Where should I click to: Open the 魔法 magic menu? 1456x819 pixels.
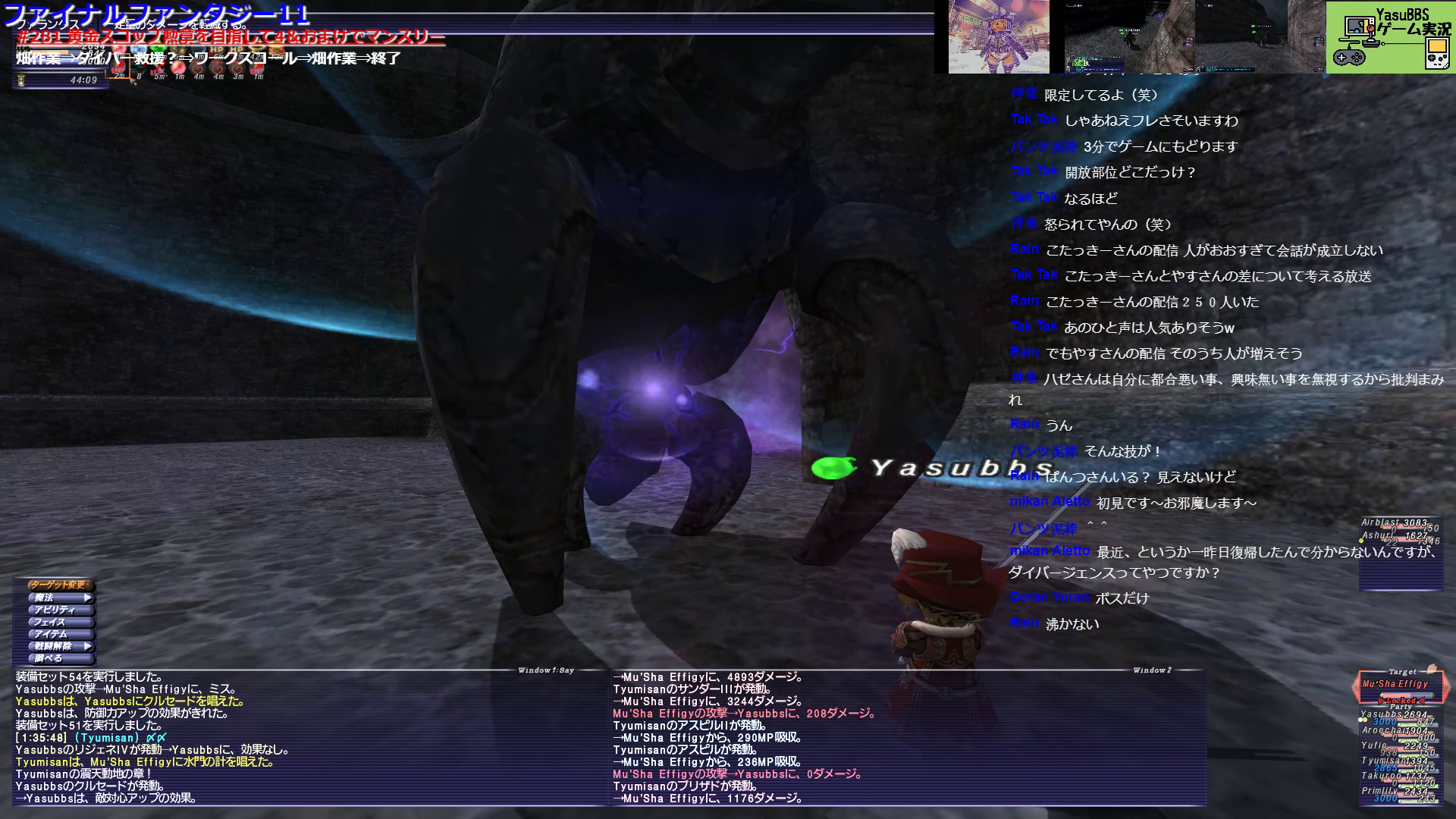point(60,598)
